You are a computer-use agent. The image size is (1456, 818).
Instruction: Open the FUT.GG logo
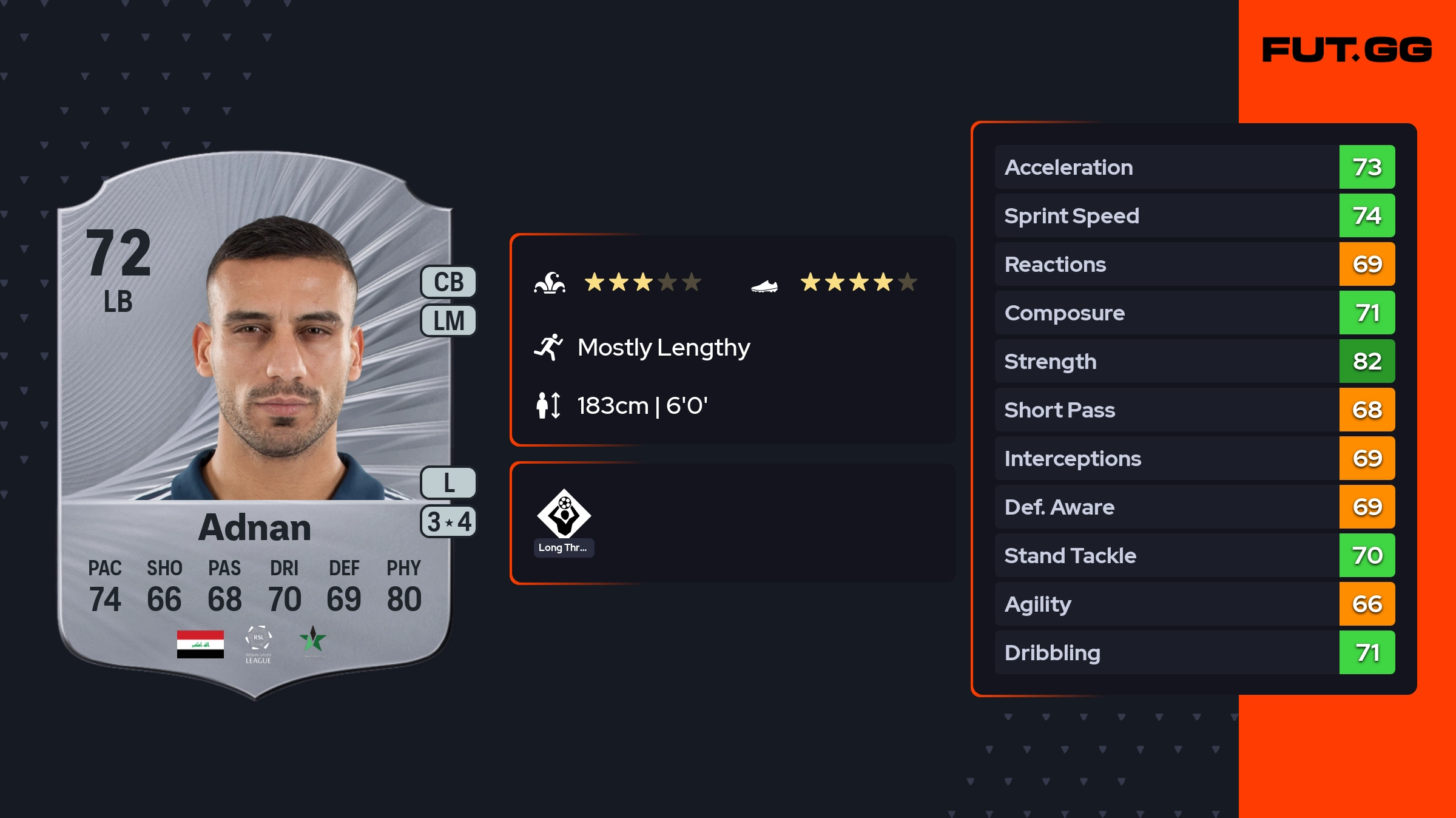pyautogui.click(x=1347, y=50)
